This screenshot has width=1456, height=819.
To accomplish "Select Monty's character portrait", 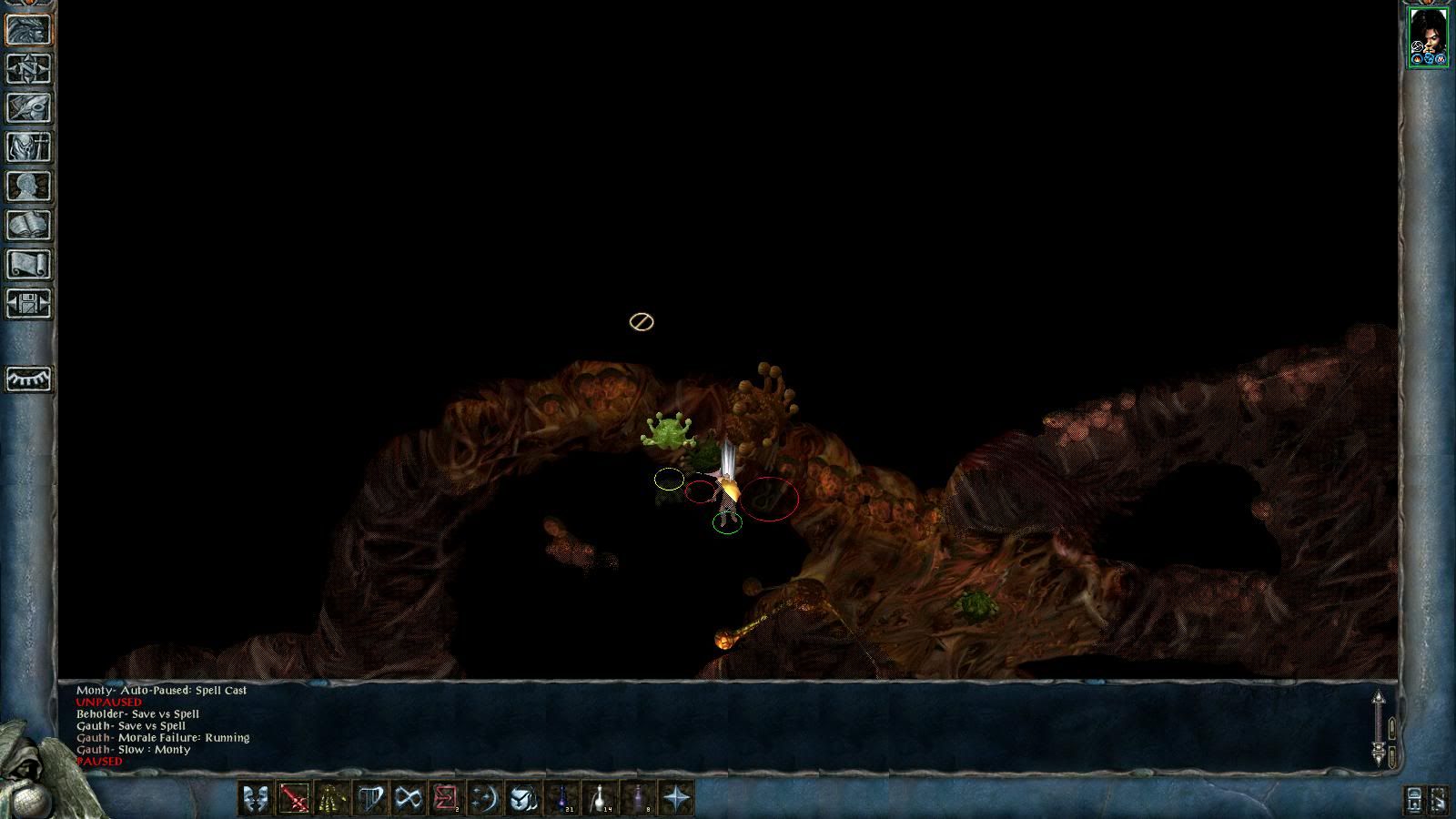I will tap(1428, 36).
